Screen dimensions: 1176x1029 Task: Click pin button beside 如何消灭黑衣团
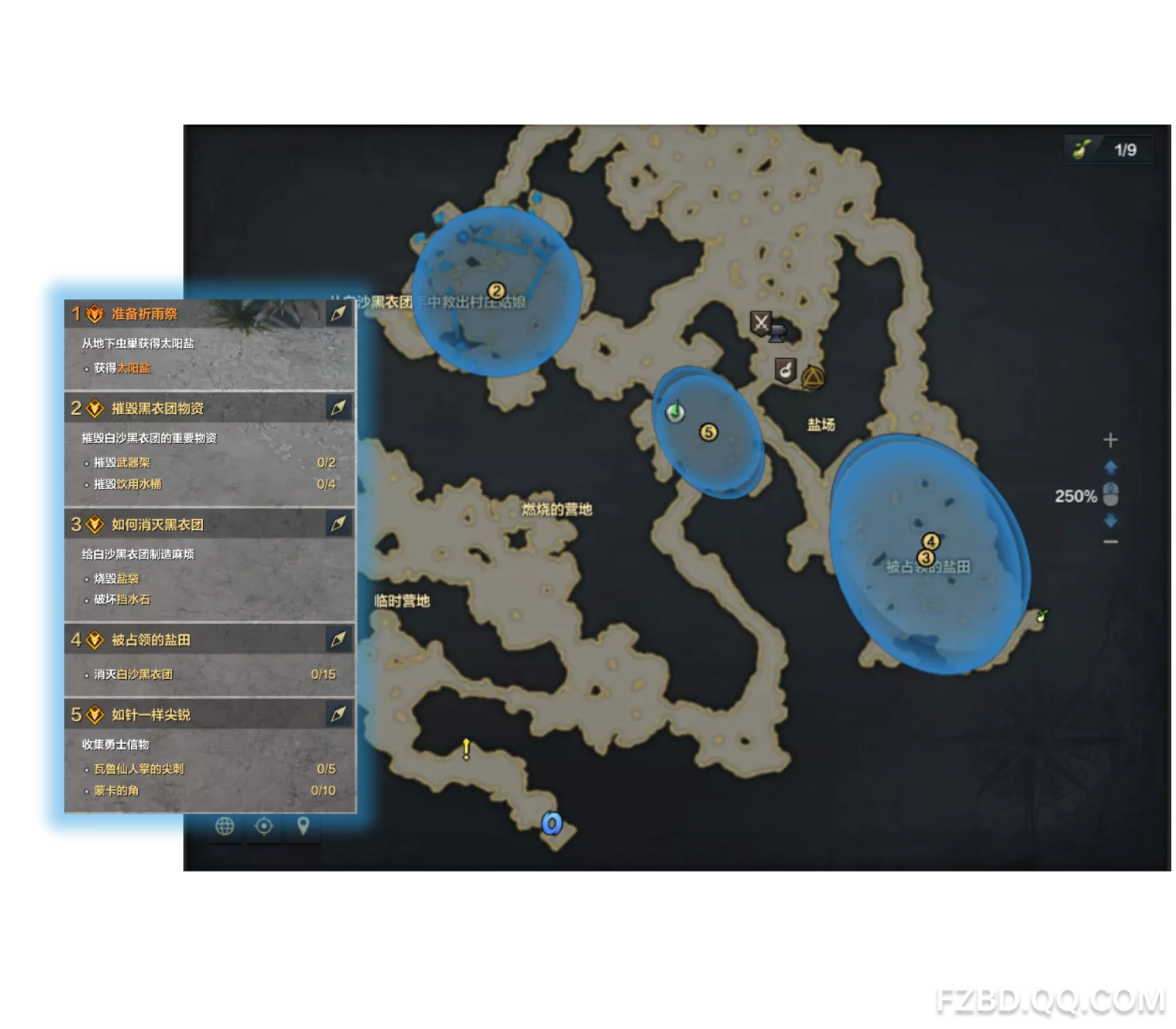click(x=338, y=524)
